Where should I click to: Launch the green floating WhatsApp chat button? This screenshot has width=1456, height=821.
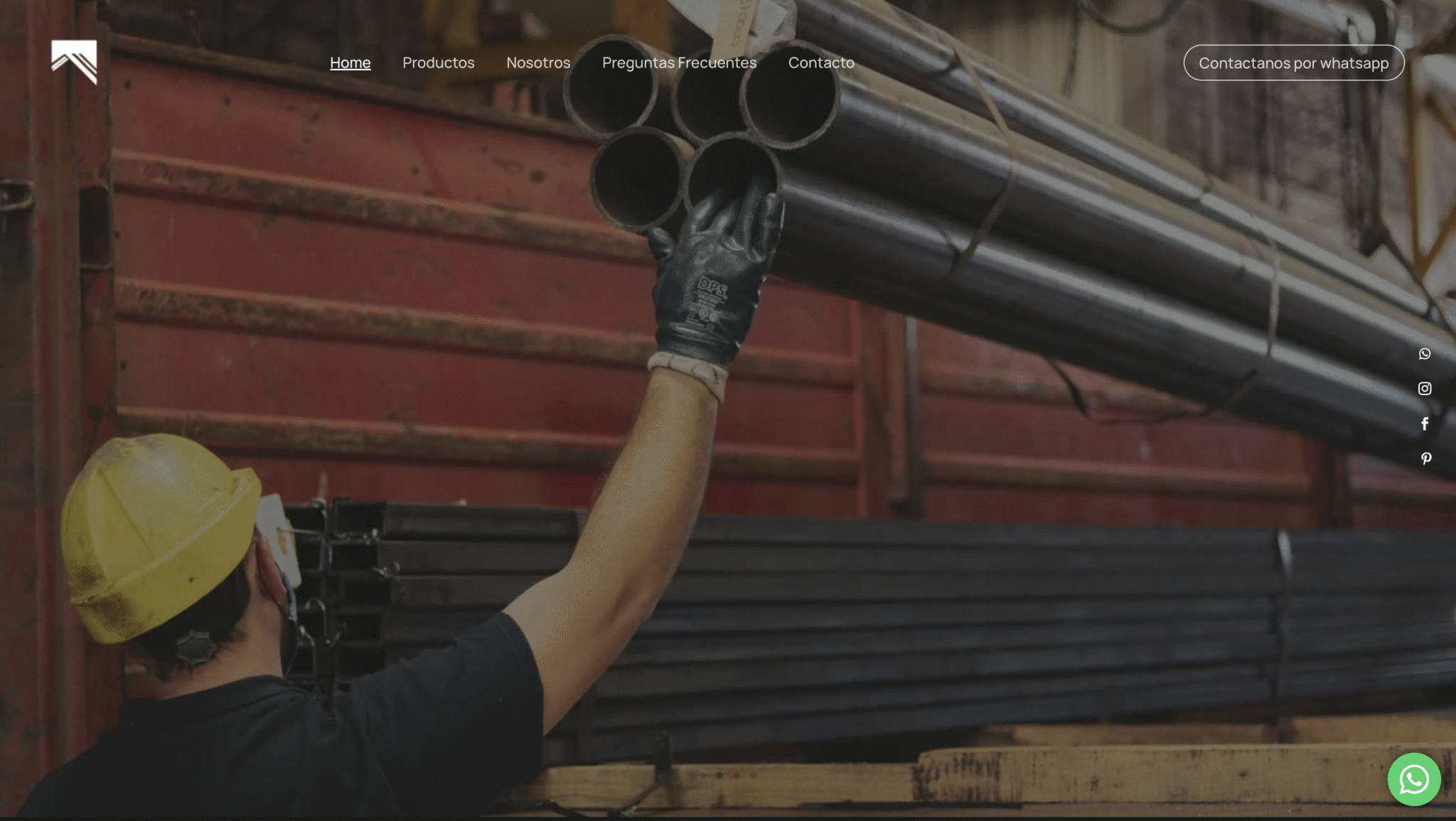click(x=1414, y=779)
